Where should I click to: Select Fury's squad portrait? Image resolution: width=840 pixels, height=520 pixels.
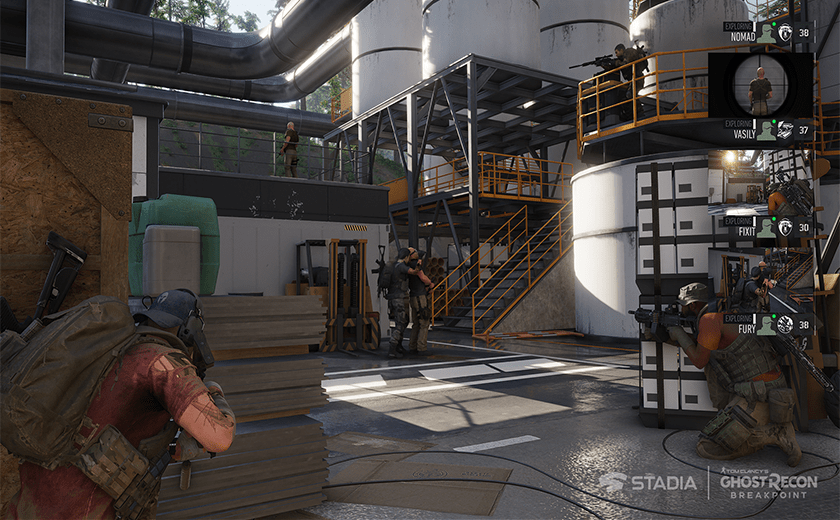(x=766, y=324)
